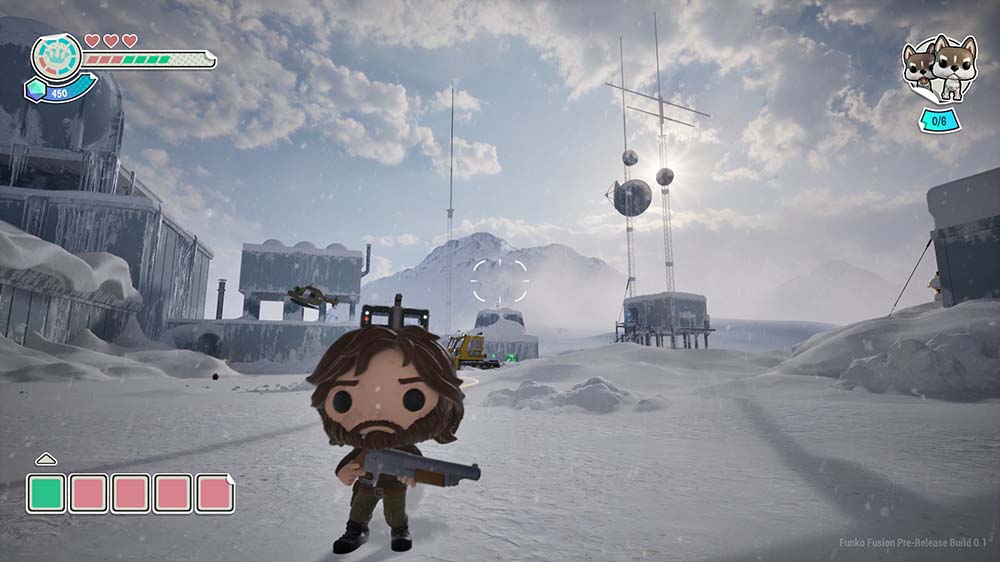Click the small arrow above the hotbar
This screenshot has width=1000, height=562.
pos(45,459)
